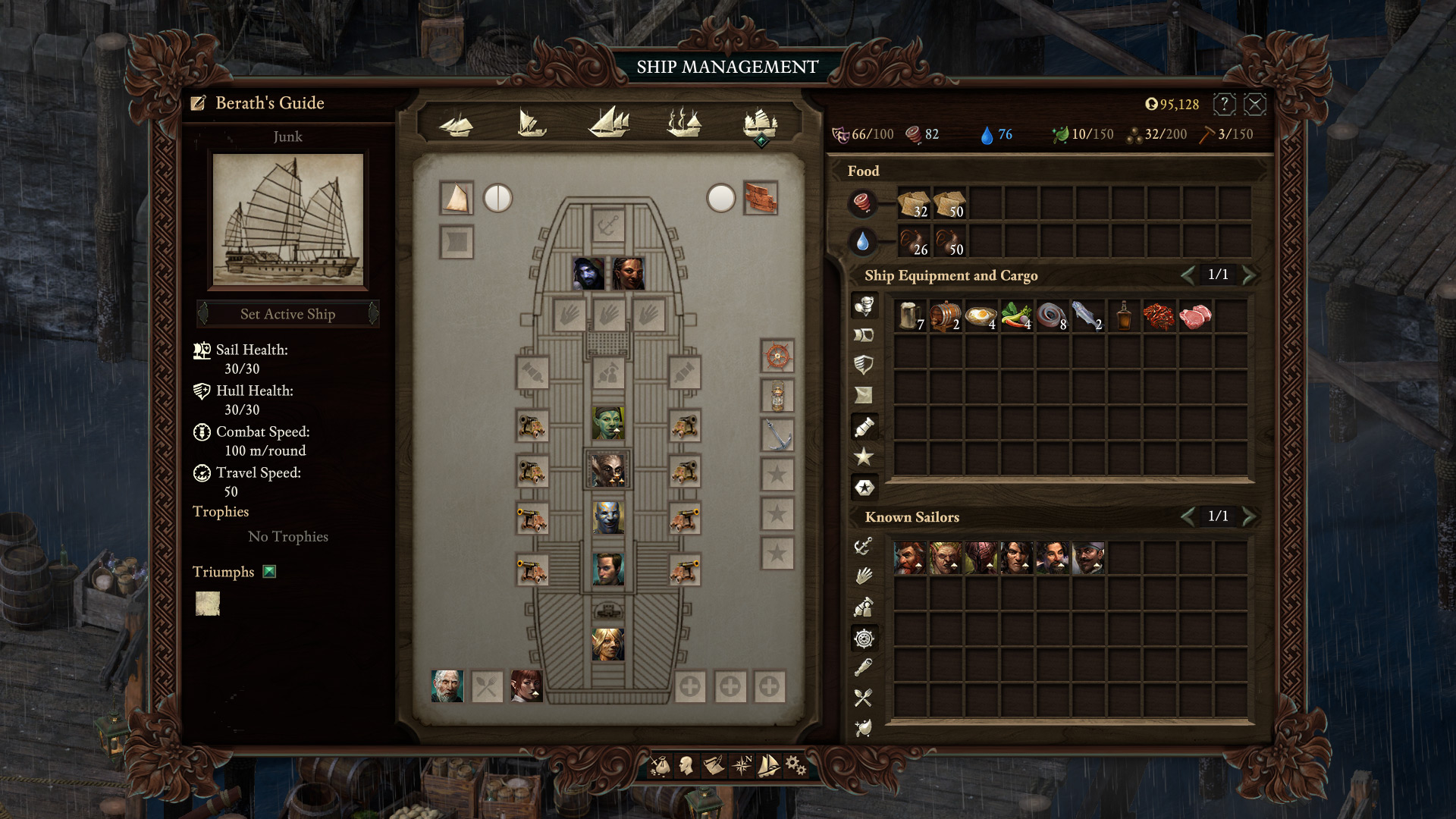Viewport: 1456px width, 819px height.
Task: Click Set Active Ship button
Action: click(288, 314)
